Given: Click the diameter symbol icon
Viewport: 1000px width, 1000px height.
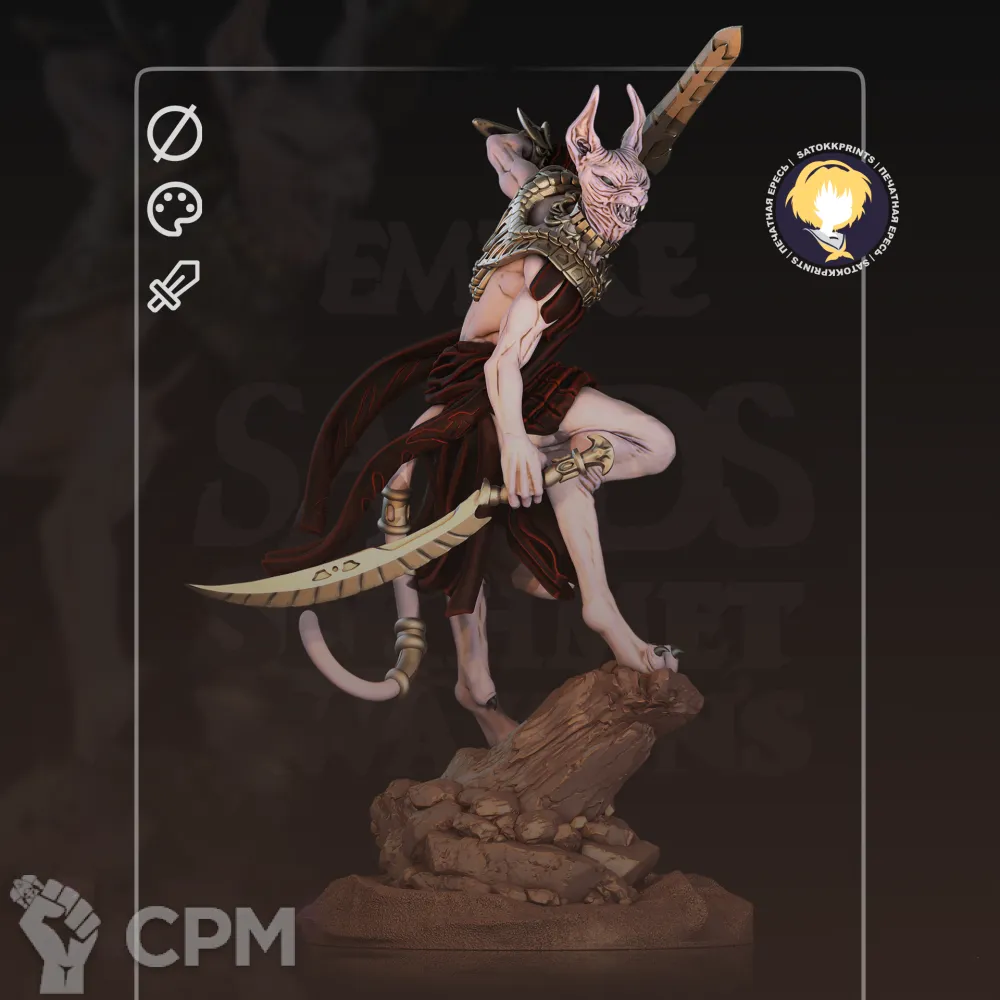Looking at the screenshot, I should 175,135.
